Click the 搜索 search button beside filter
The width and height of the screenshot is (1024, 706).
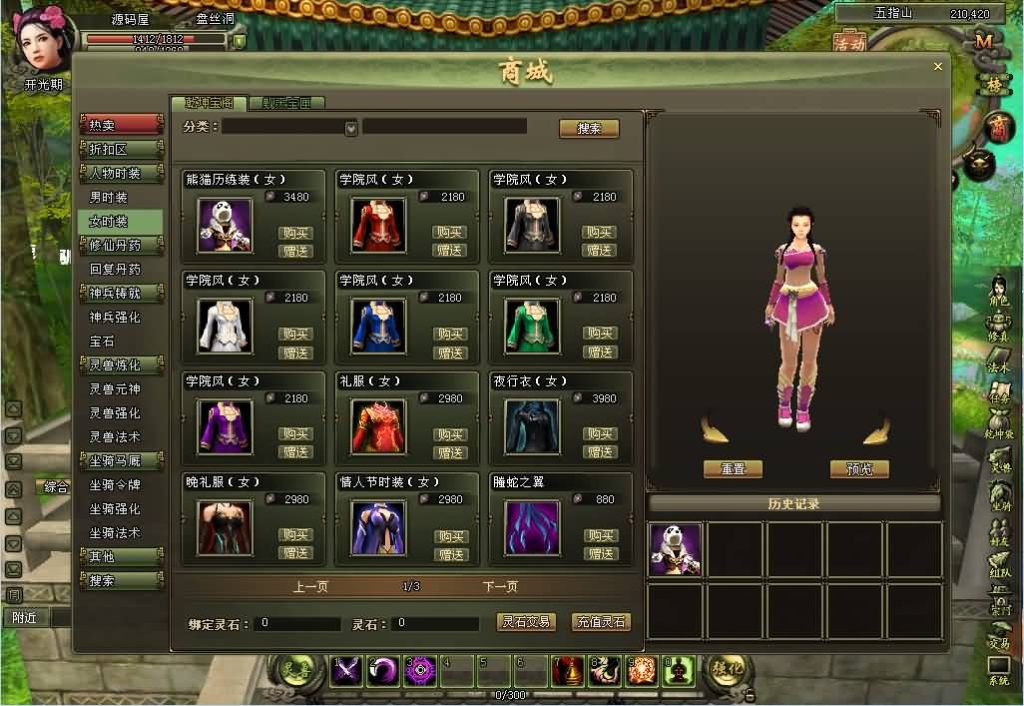[588, 129]
